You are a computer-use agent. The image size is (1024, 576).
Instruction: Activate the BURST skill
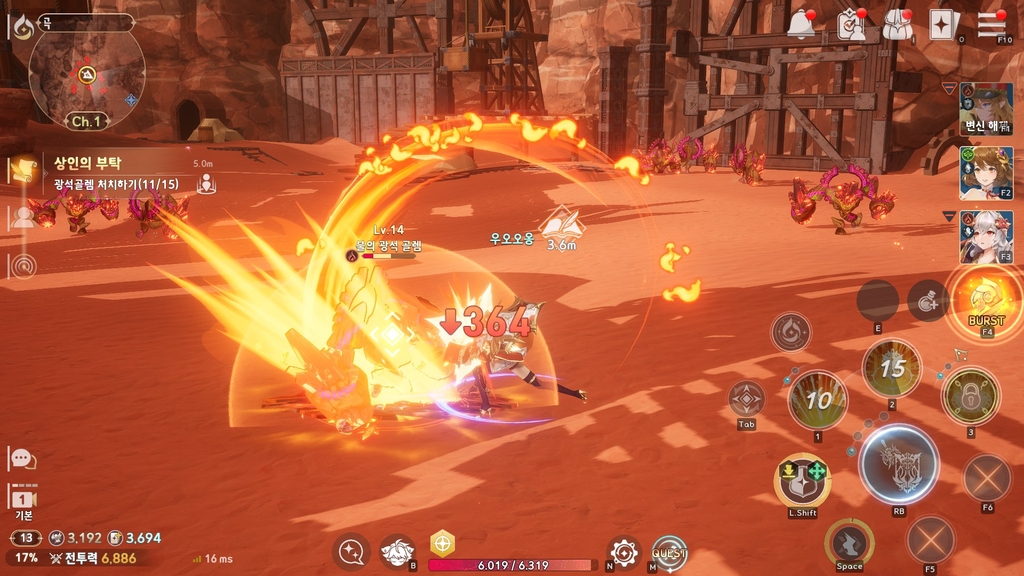[x=986, y=300]
